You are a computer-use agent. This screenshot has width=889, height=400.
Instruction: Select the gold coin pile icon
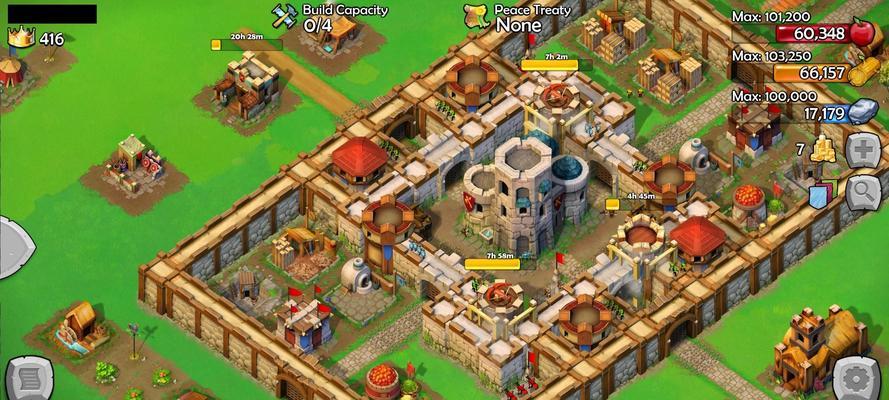(x=823, y=150)
